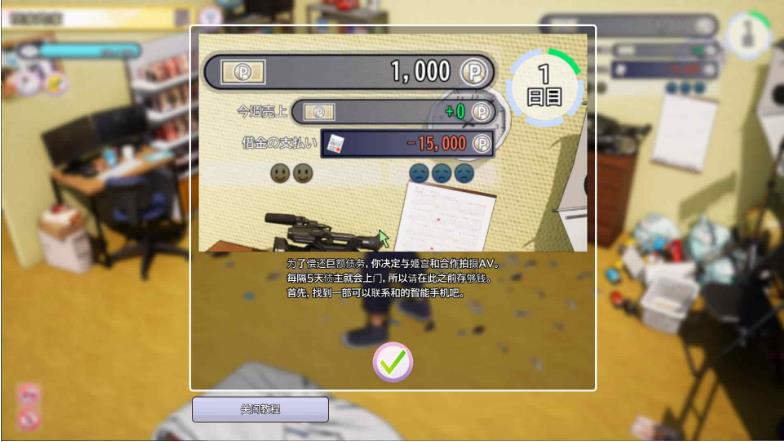The image size is (784, 442).
Task: Confirm the tutorial with the green checkmark
Action: 392,362
